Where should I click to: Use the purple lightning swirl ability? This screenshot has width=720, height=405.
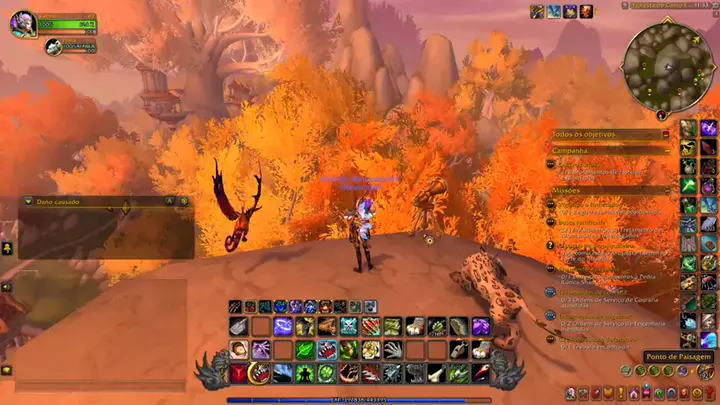click(283, 326)
